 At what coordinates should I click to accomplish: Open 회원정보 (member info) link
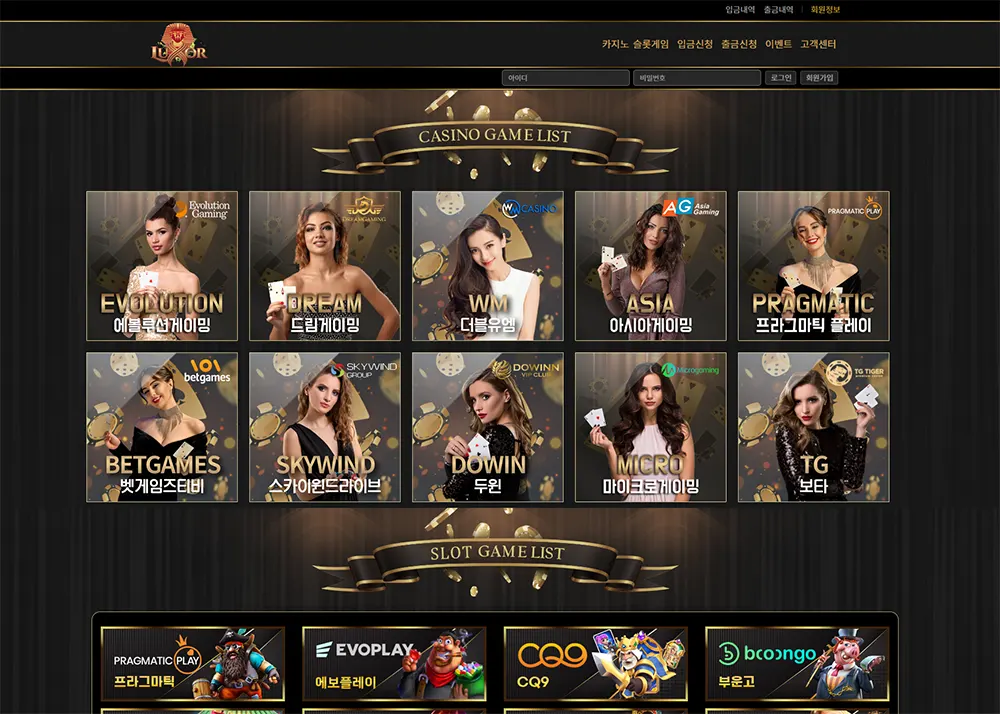[x=825, y=10]
